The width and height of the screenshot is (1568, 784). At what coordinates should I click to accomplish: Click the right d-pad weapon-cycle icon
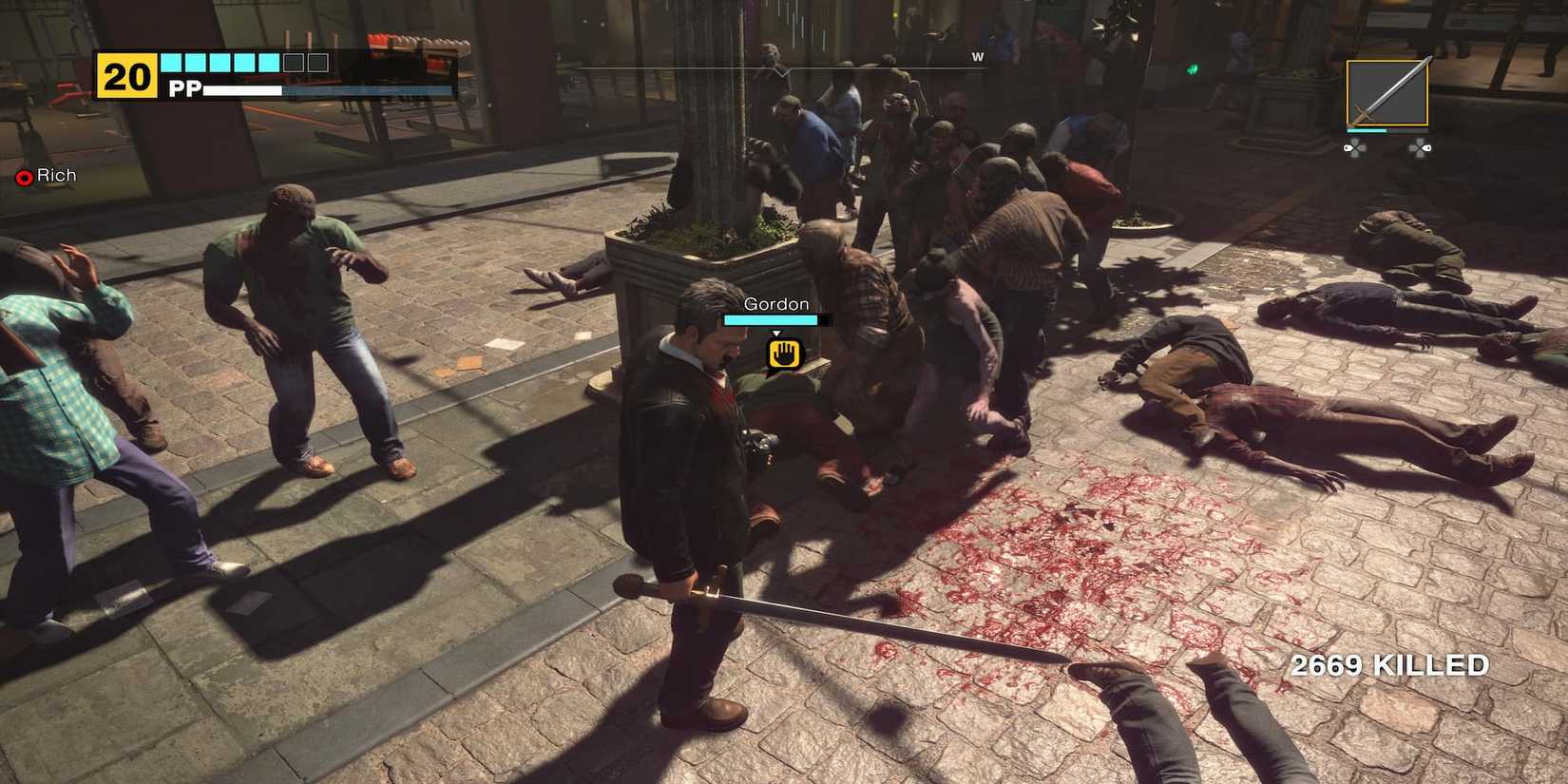pyautogui.click(x=1423, y=147)
